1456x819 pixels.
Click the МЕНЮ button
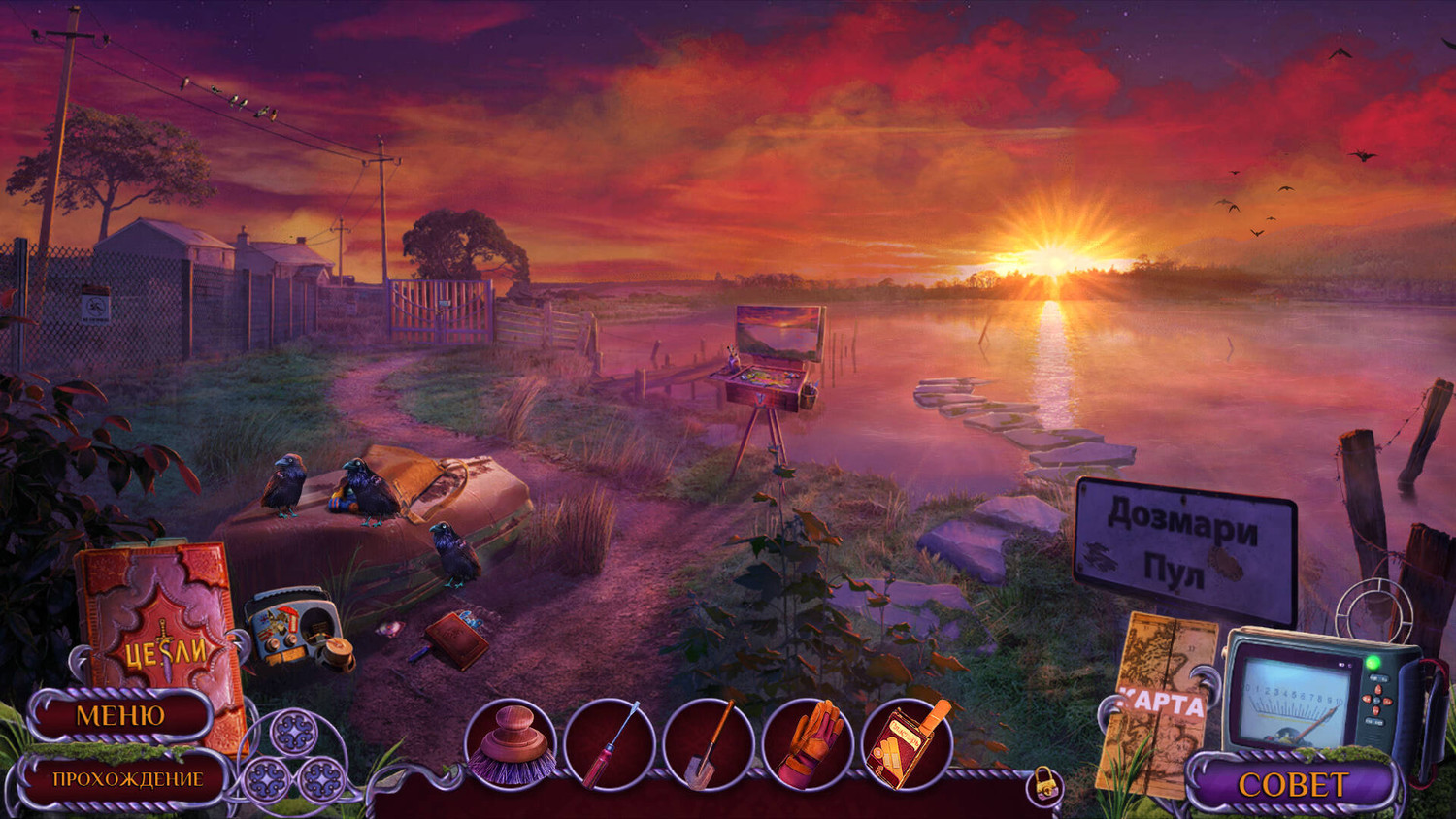120,716
